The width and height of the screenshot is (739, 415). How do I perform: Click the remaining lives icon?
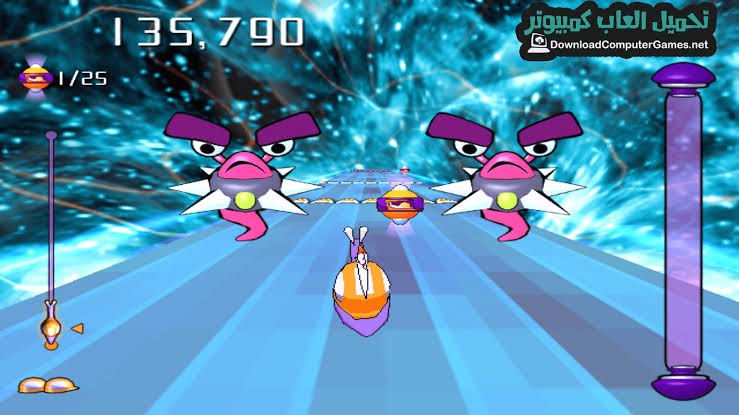46,384
